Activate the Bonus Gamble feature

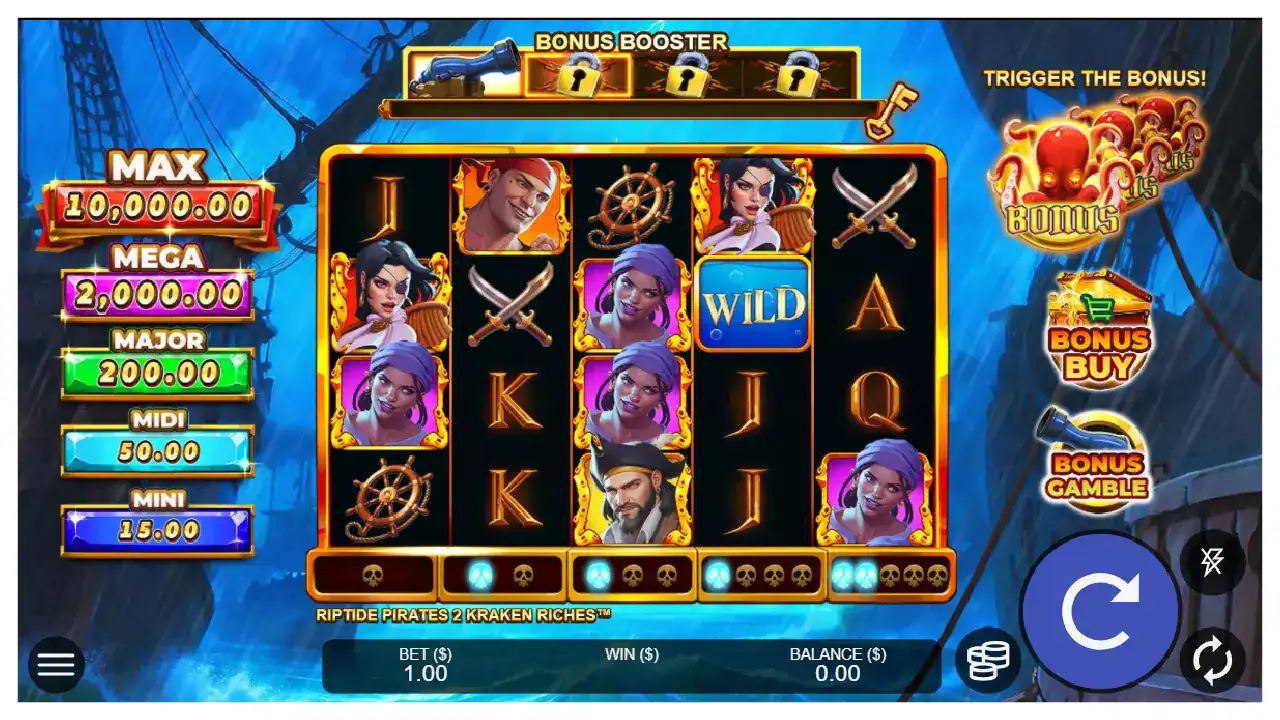point(1097,462)
